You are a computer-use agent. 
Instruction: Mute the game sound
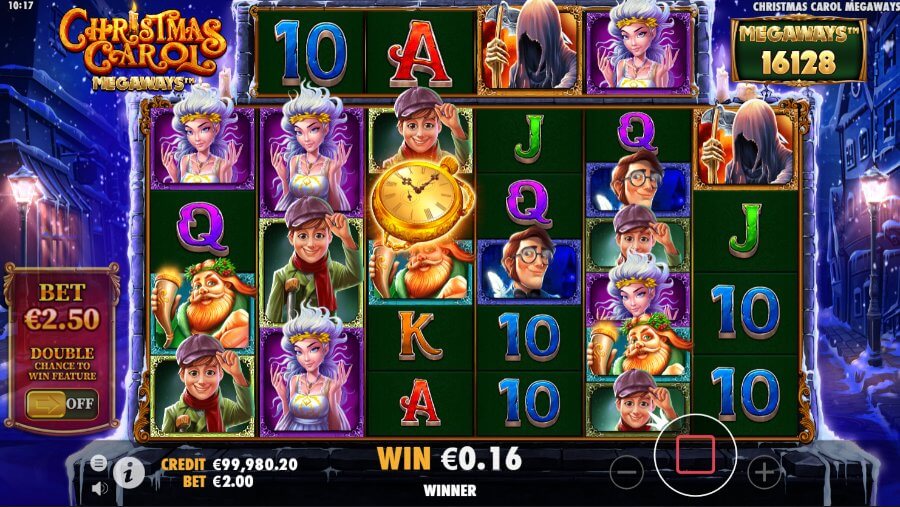pos(99,489)
